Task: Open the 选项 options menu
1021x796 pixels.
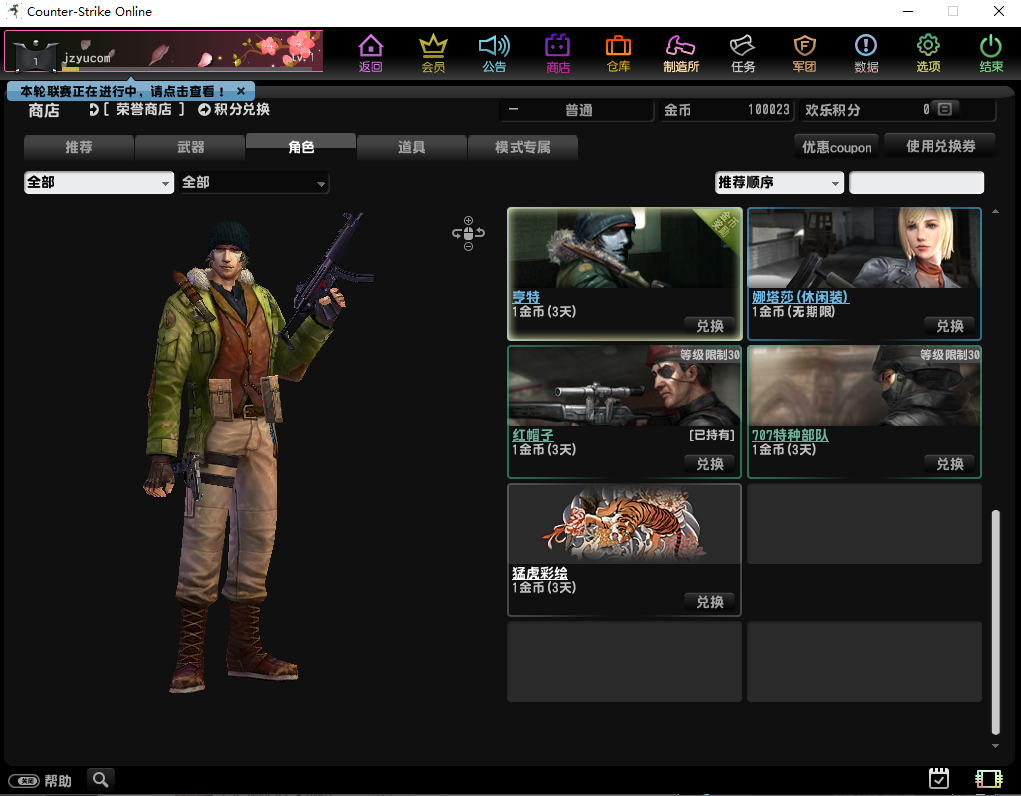Action: [x=928, y=53]
